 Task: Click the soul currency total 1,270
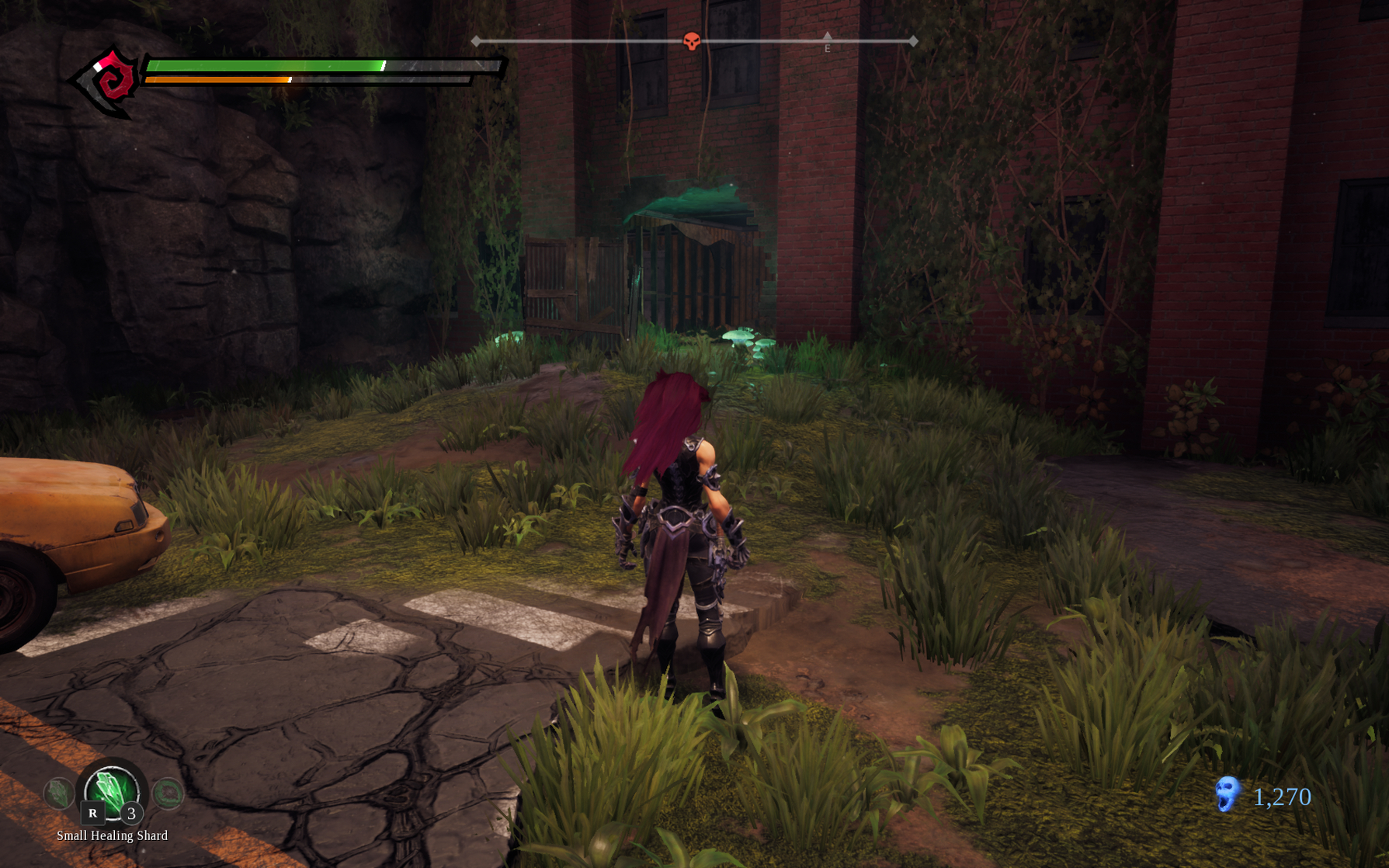(x=1282, y=797)
